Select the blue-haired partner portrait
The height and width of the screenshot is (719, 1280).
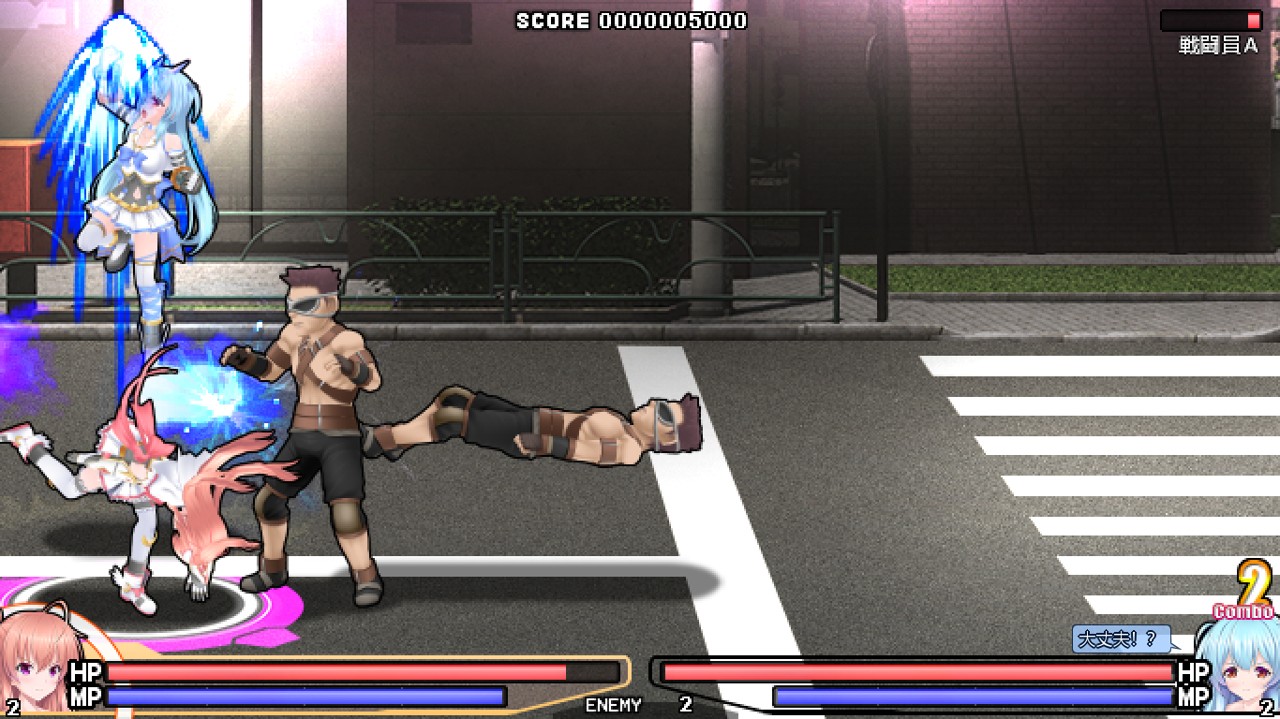1242,667
